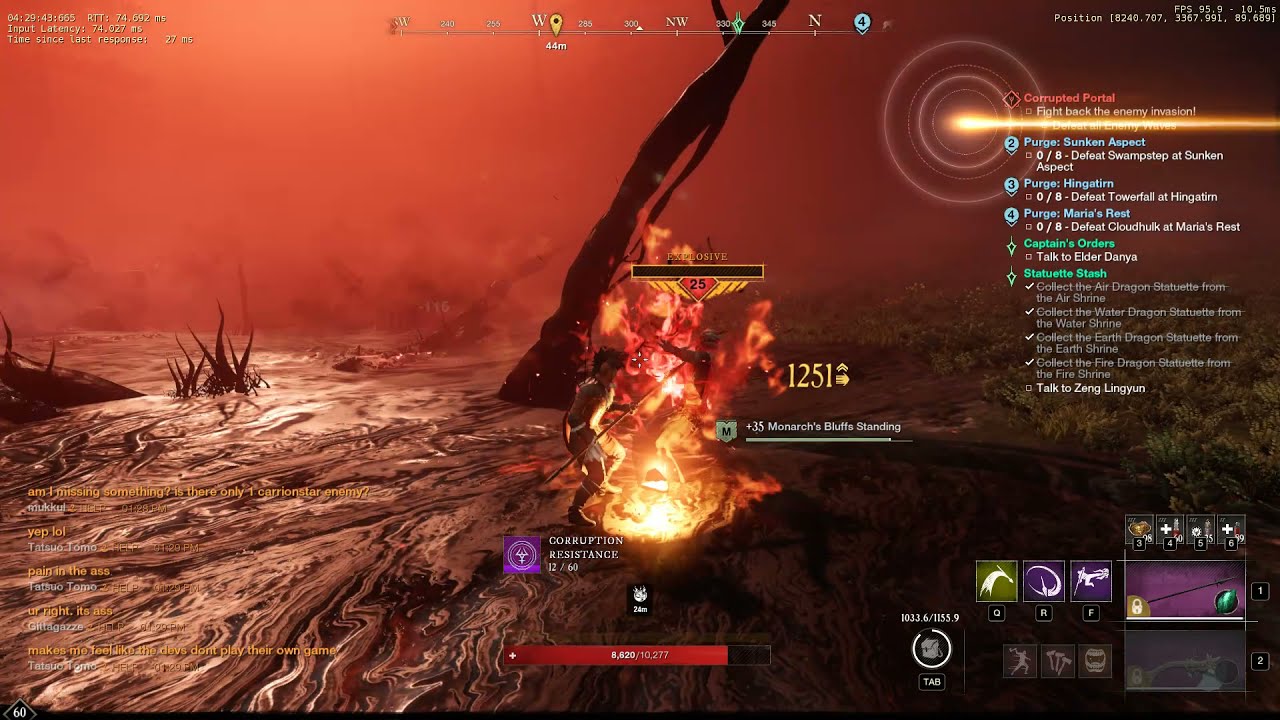Select the Purge: Sunken Aspect quest
The height and width of the screenshot is (720, 1280).
tap(1084, 142)
